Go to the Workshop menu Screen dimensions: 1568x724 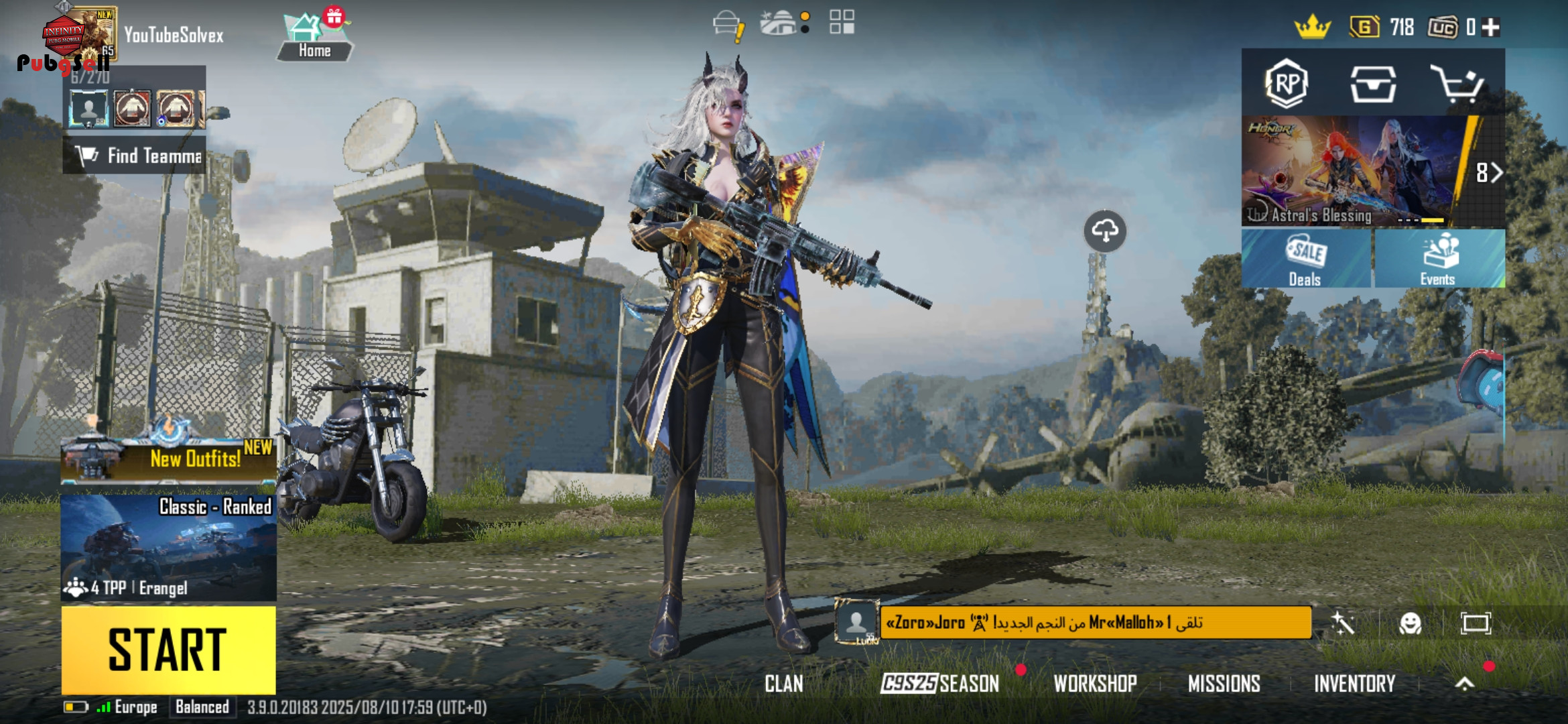1095,684
